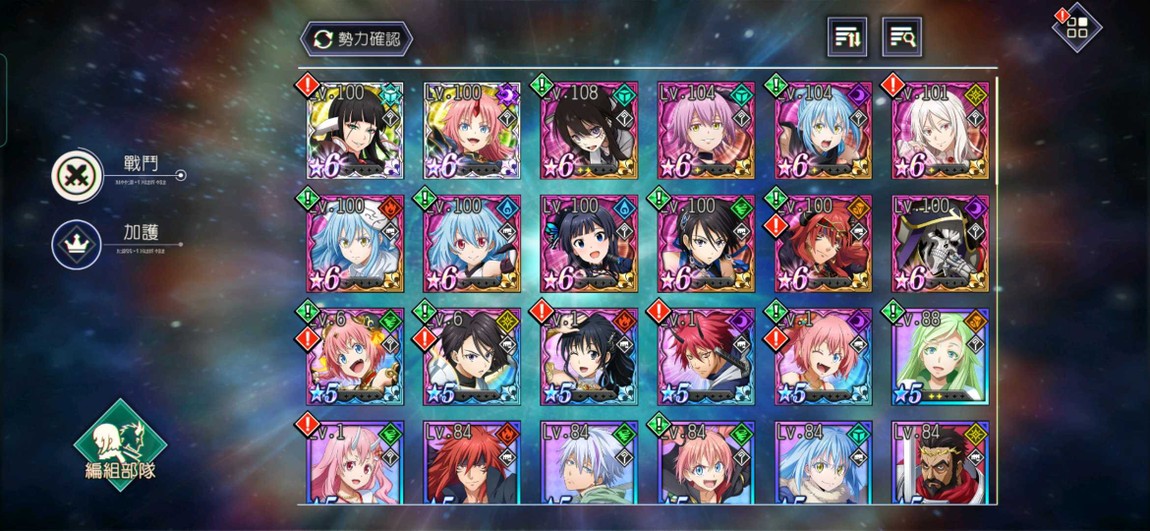This screenshot has height=531, width=1150.
Task: Choose the Lv.100 skeleton knight card
Action: [x=939, y=244]
